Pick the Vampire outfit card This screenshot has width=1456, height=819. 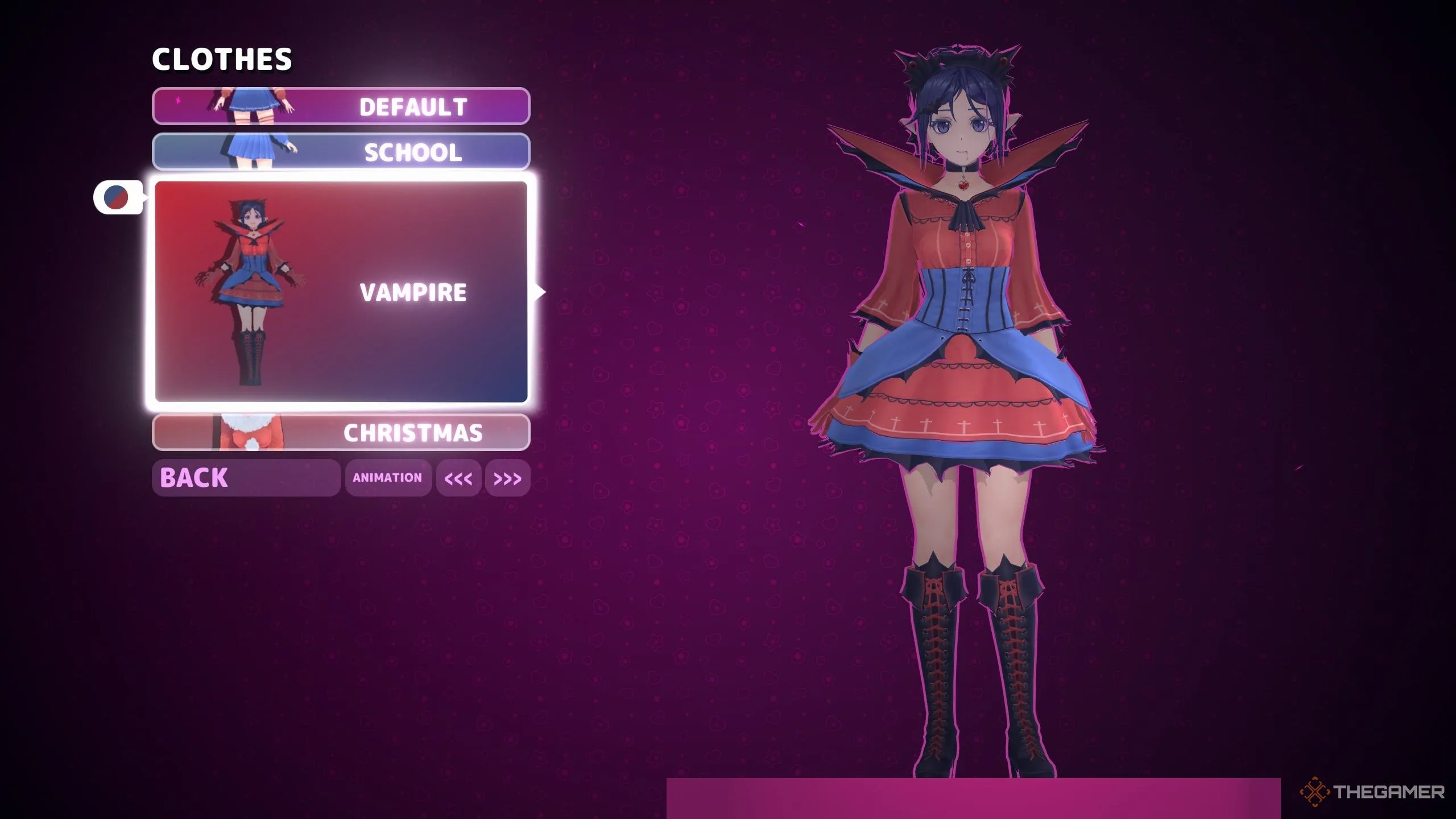pyautogui.click(x=341, y=292)
